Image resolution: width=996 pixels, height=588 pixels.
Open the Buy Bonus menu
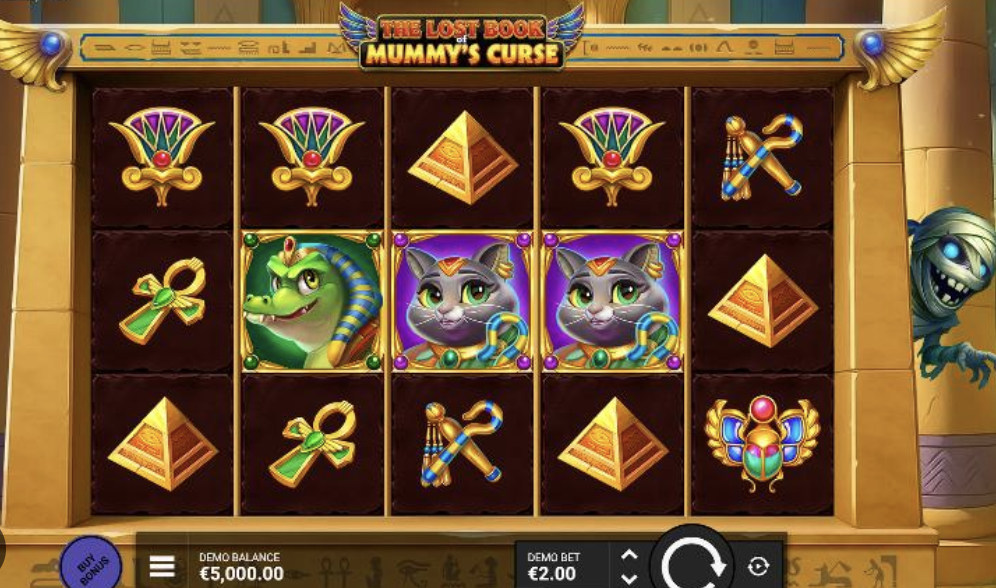point(90,565)
